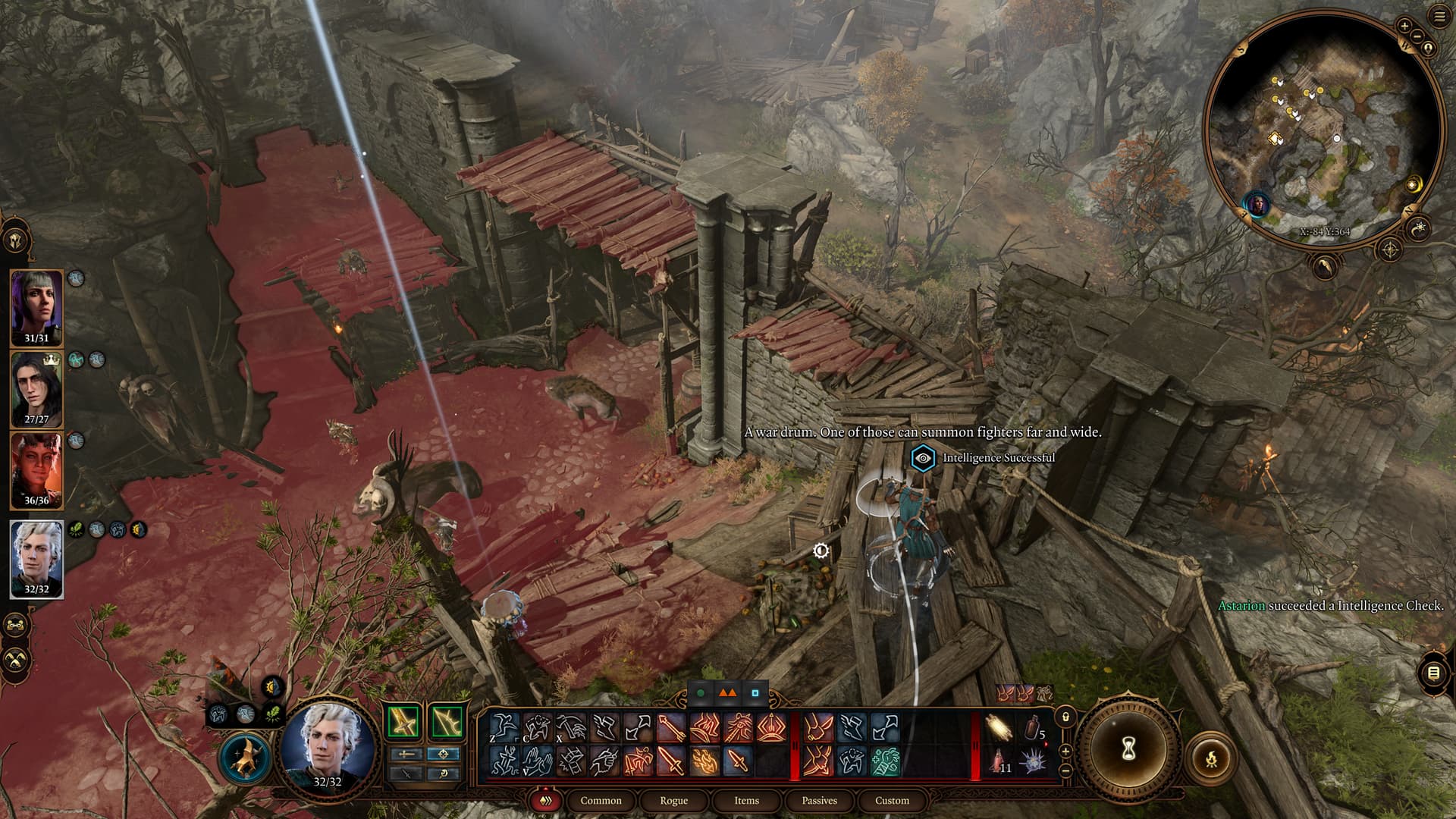Screen dimensions: 1456x819
Task: Open the Rogue hotbar tab
Action: (x=673, y=800)
